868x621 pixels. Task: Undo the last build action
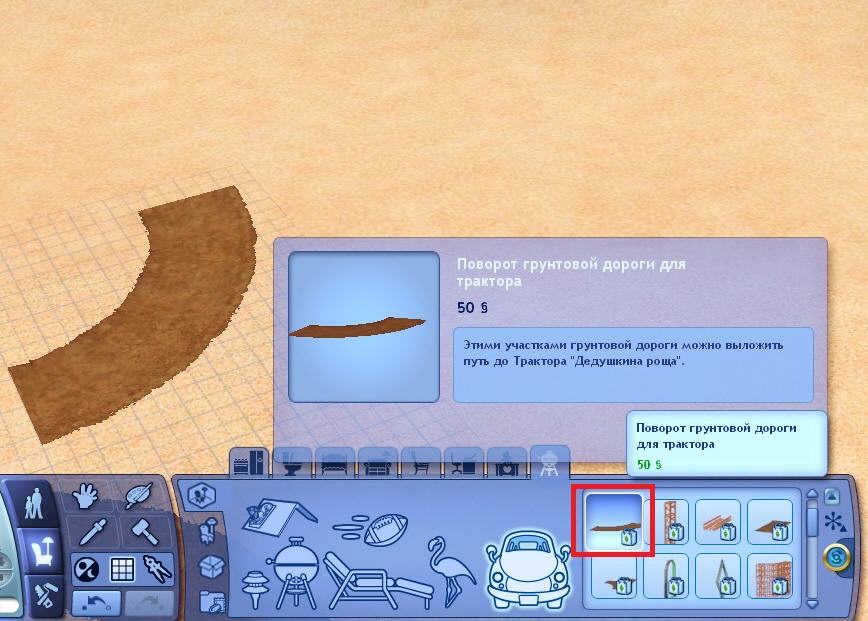click(95, 602)
